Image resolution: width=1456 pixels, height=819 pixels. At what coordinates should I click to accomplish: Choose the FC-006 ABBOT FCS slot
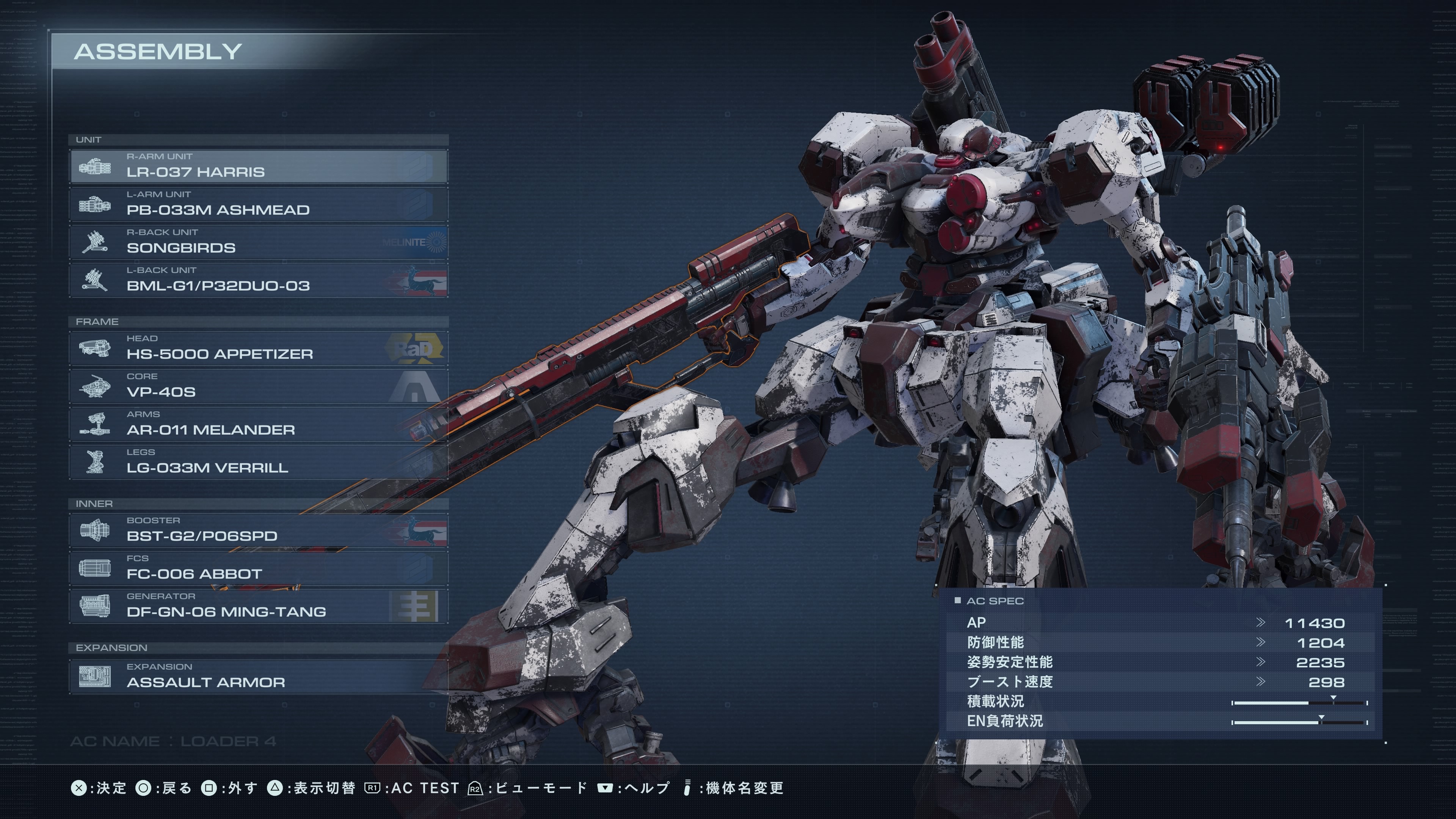pos(258,568)
